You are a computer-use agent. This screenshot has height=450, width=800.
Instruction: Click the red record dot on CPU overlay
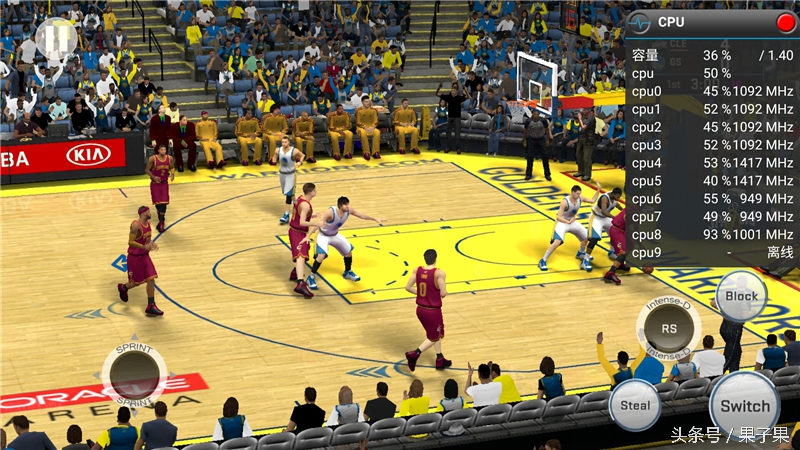pyautogui.click(x=785, y=22)
